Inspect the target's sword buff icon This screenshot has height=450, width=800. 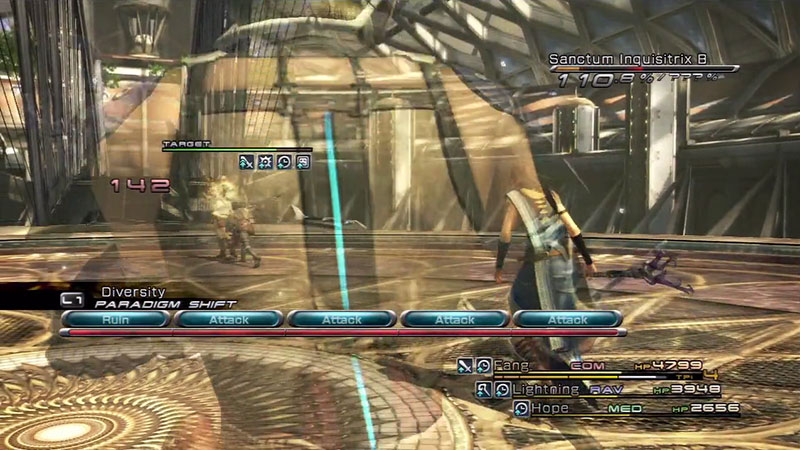pyautogui.click(x=247, y=162)
